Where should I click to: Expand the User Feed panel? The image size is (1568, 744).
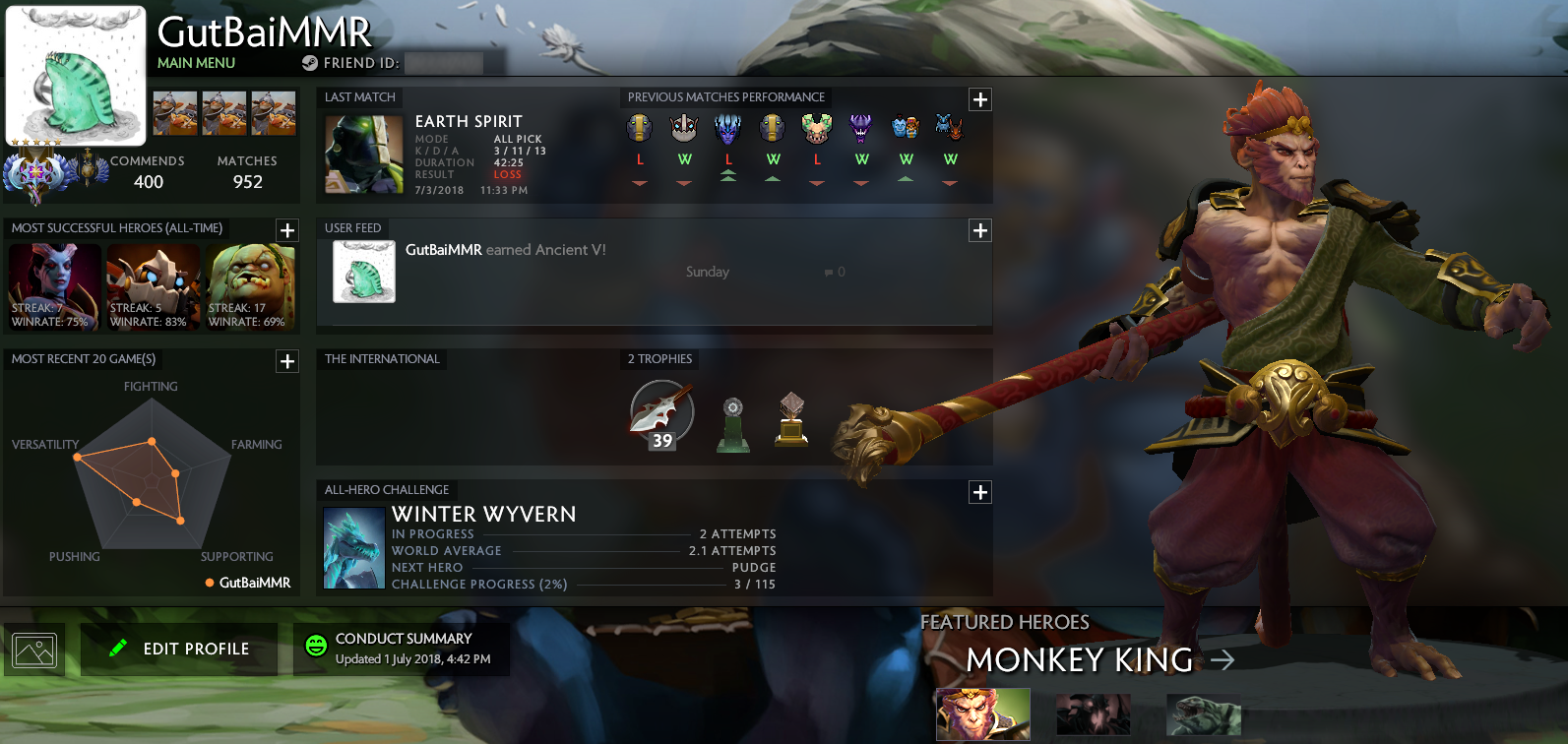click(x=979, y=230)
